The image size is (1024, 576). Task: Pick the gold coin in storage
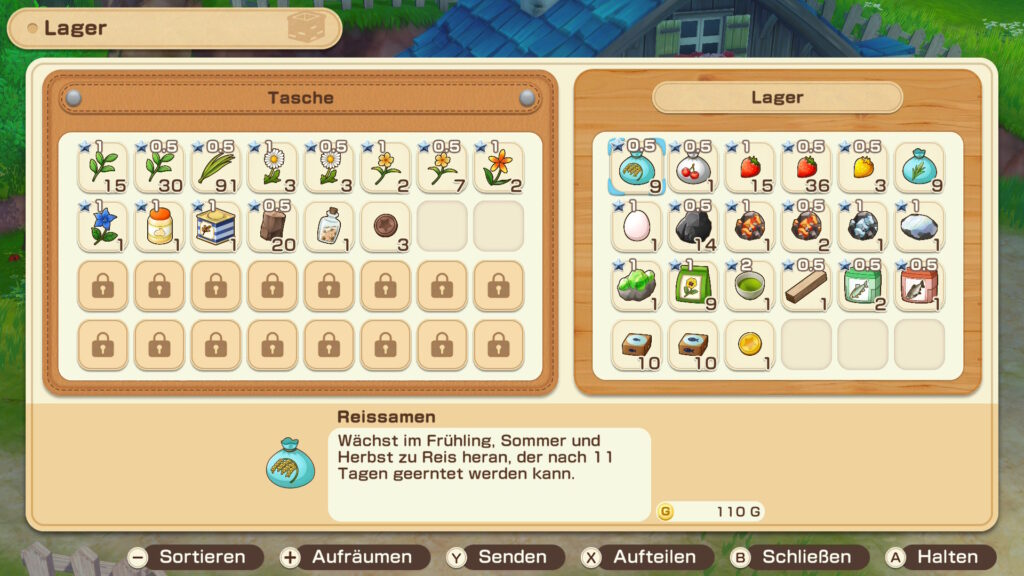click(750, 344)
